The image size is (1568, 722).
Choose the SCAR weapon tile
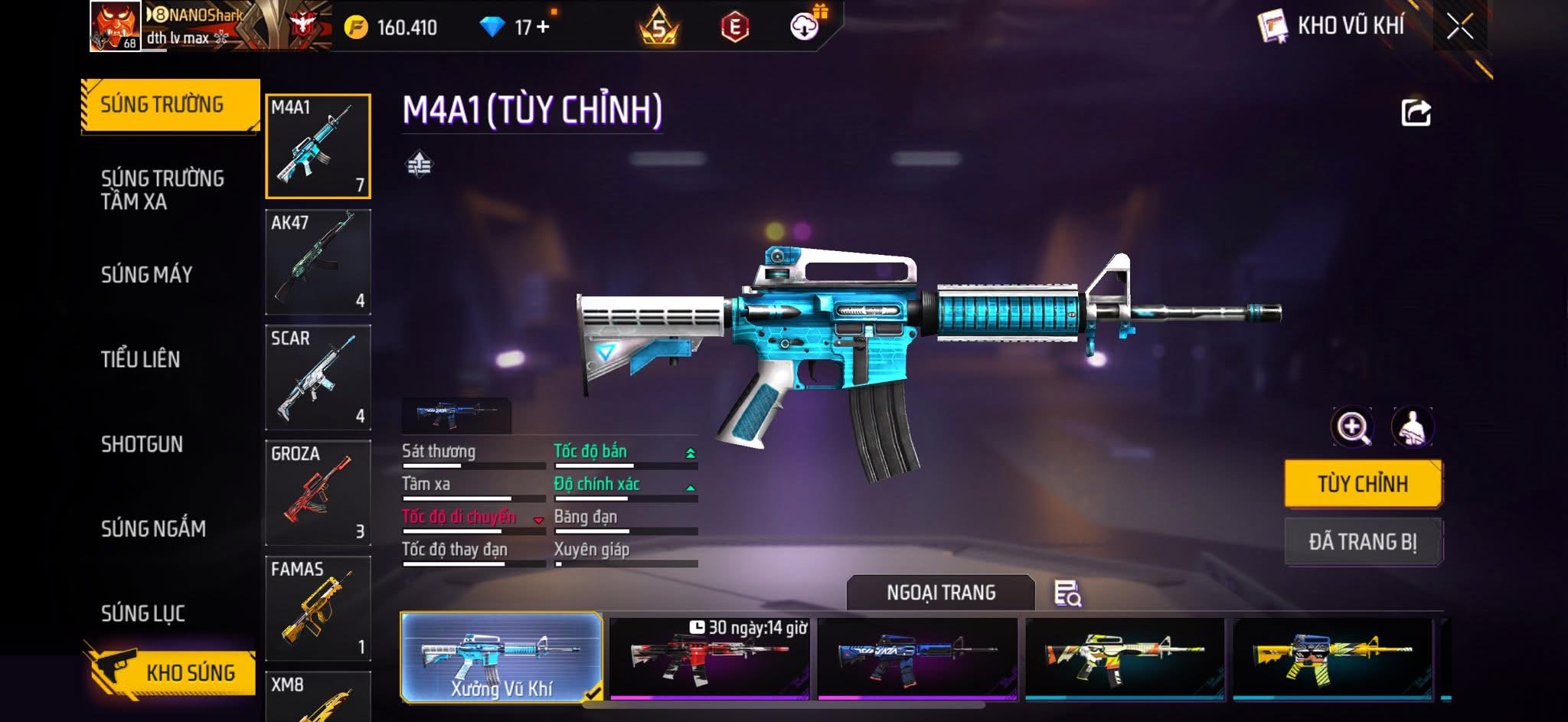pos(318,377)
